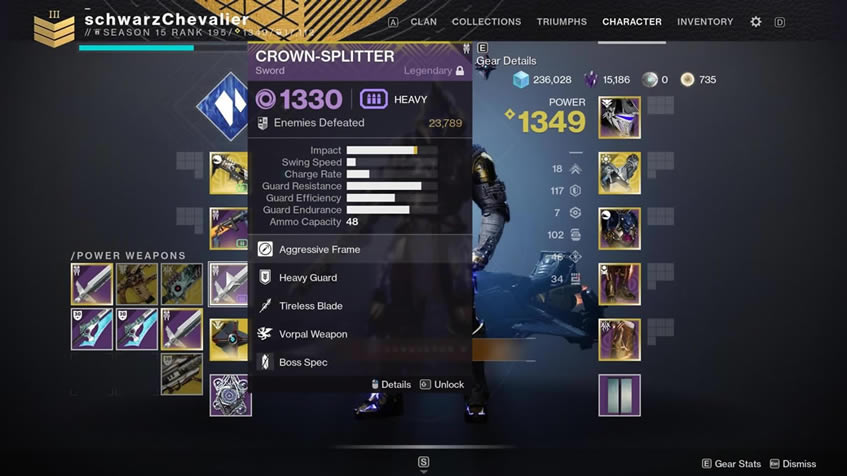Open the Inventory tab
The image size is (847, 476).
(x=705, y=22)
